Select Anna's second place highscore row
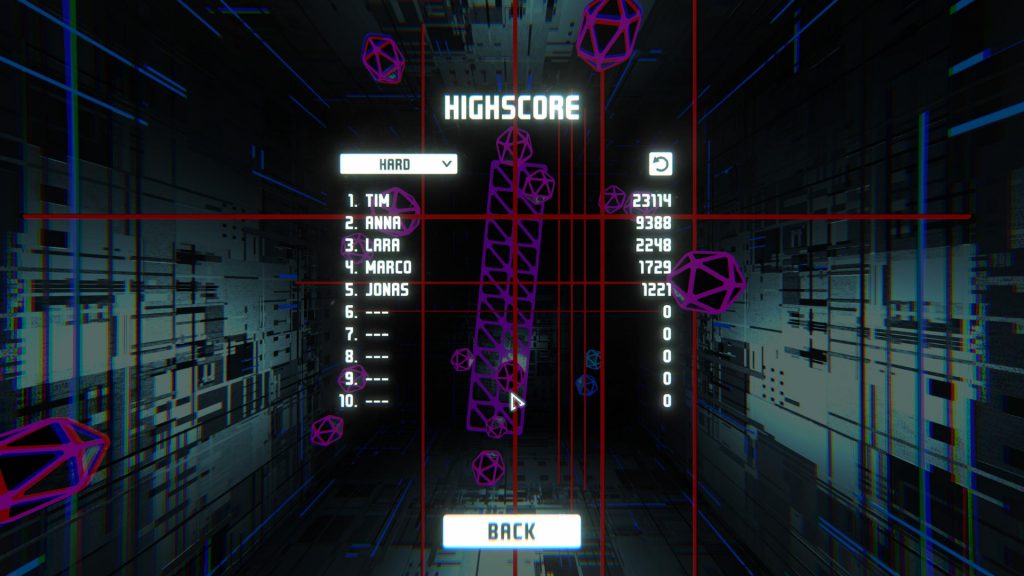The width and height of the screenshot is (1024, 576). point(508,223)
